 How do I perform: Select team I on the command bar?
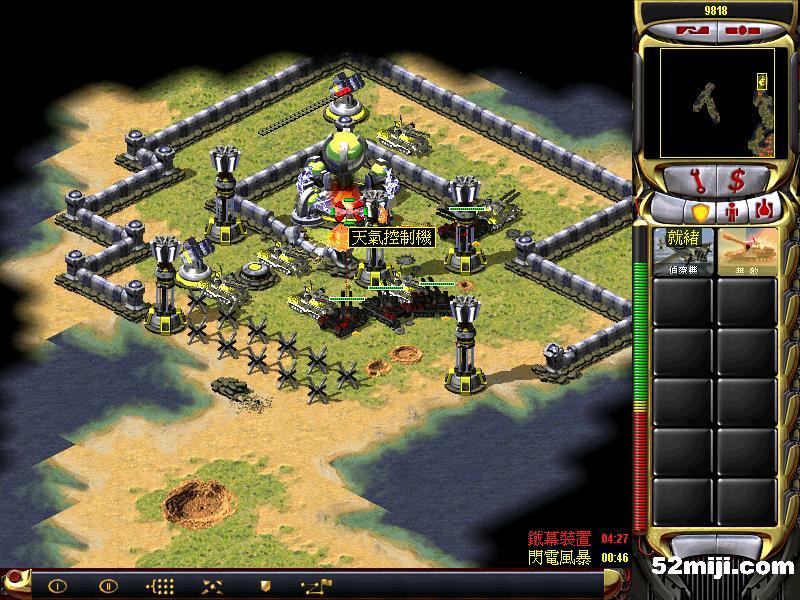tap(57, 585)
